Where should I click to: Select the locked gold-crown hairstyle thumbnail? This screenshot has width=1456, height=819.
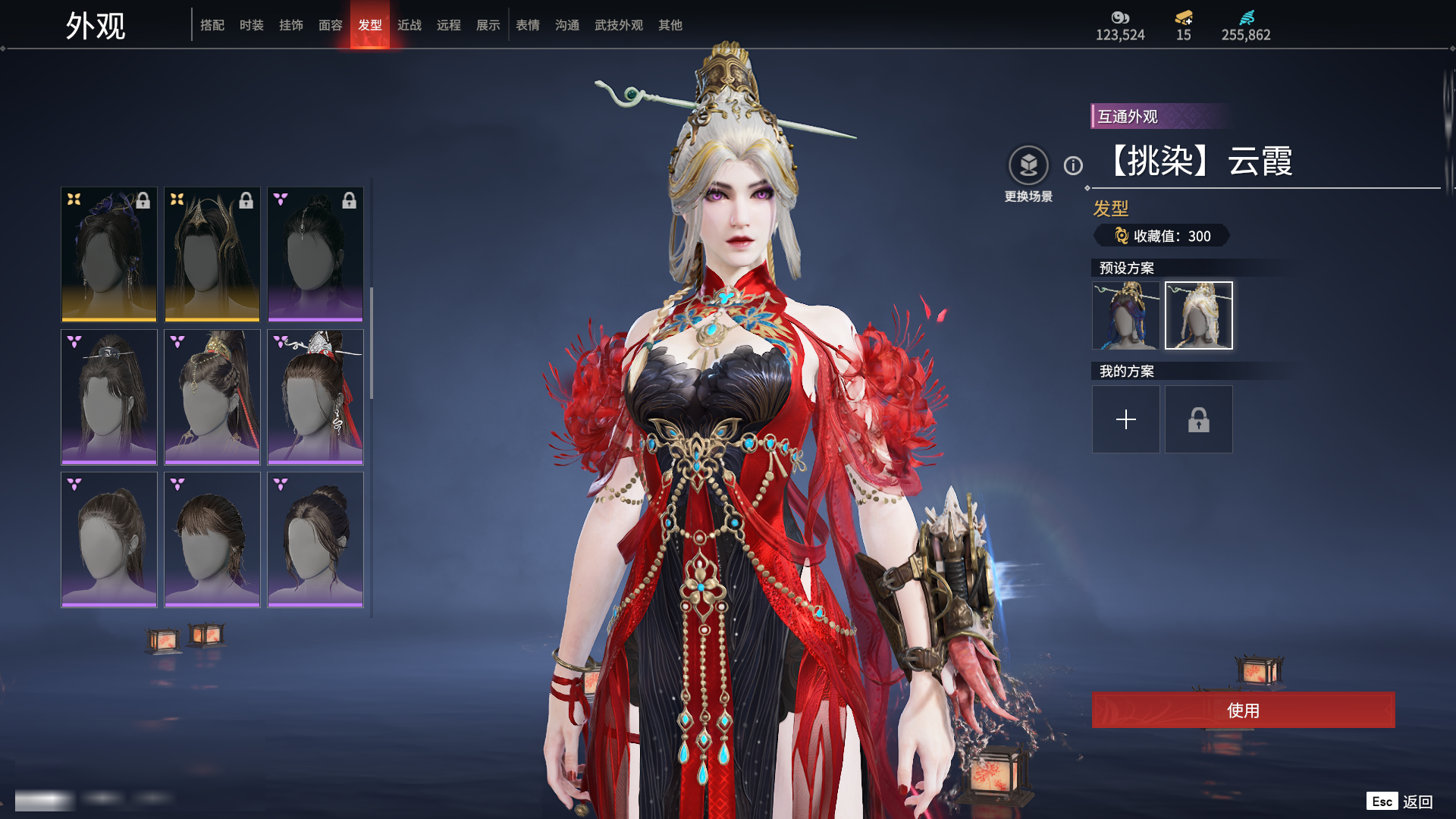click(x=212, y=254)
